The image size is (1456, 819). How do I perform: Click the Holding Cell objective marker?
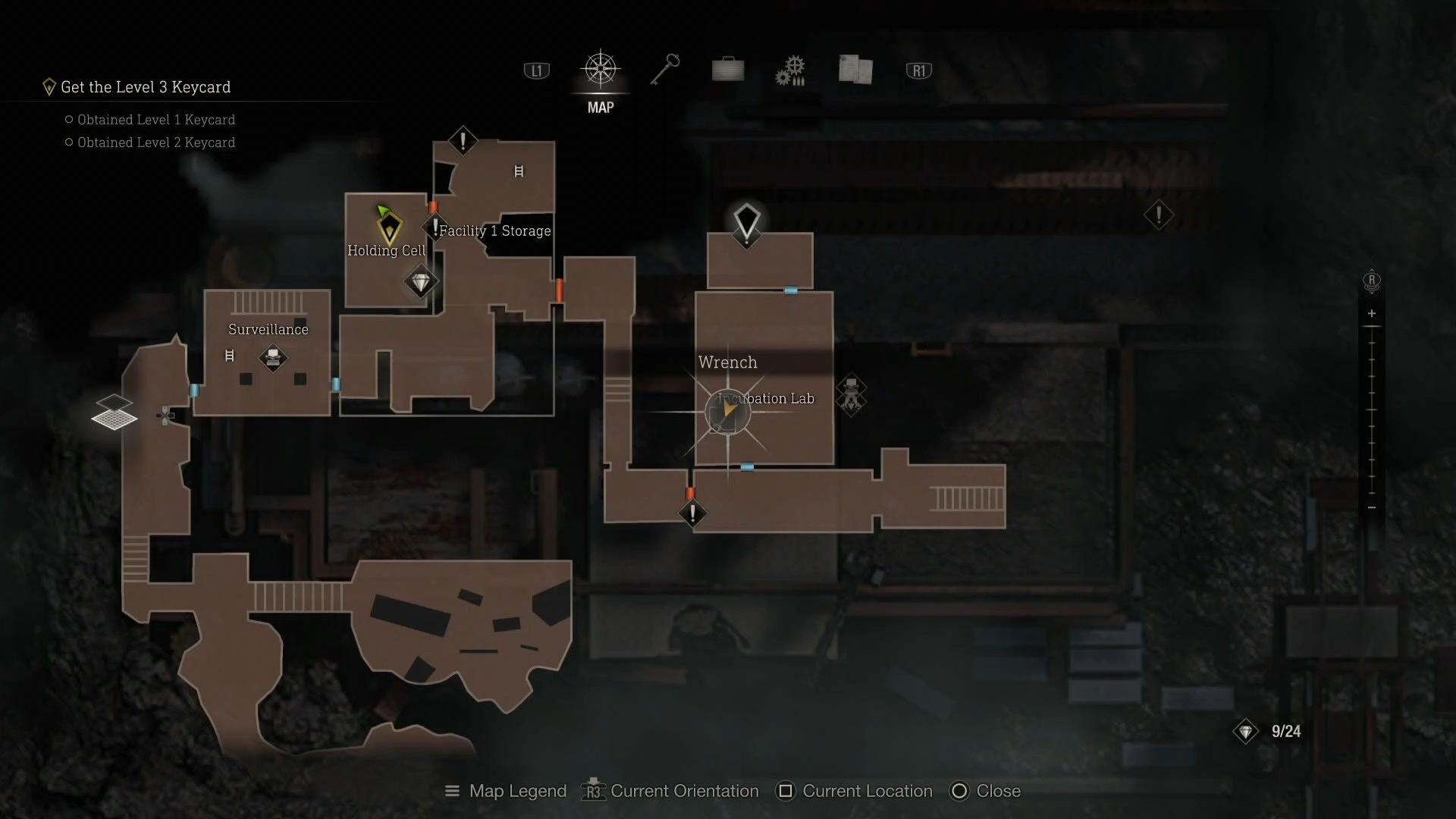pyautogui.click(x=389, y=226)
